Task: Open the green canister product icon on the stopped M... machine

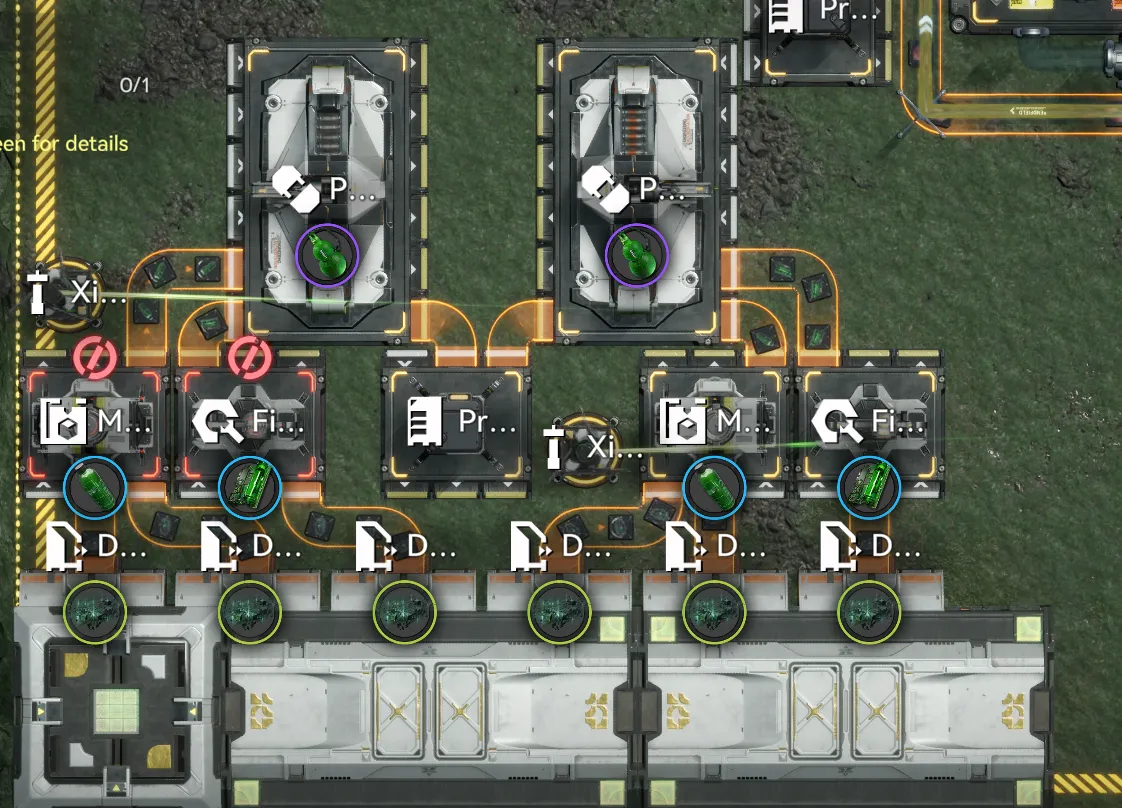Action: [94, 489]
